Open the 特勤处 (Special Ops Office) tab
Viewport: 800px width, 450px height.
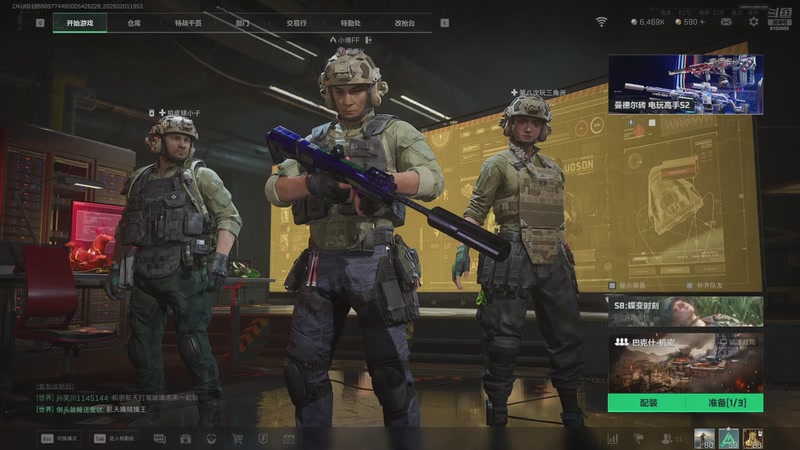350,22
